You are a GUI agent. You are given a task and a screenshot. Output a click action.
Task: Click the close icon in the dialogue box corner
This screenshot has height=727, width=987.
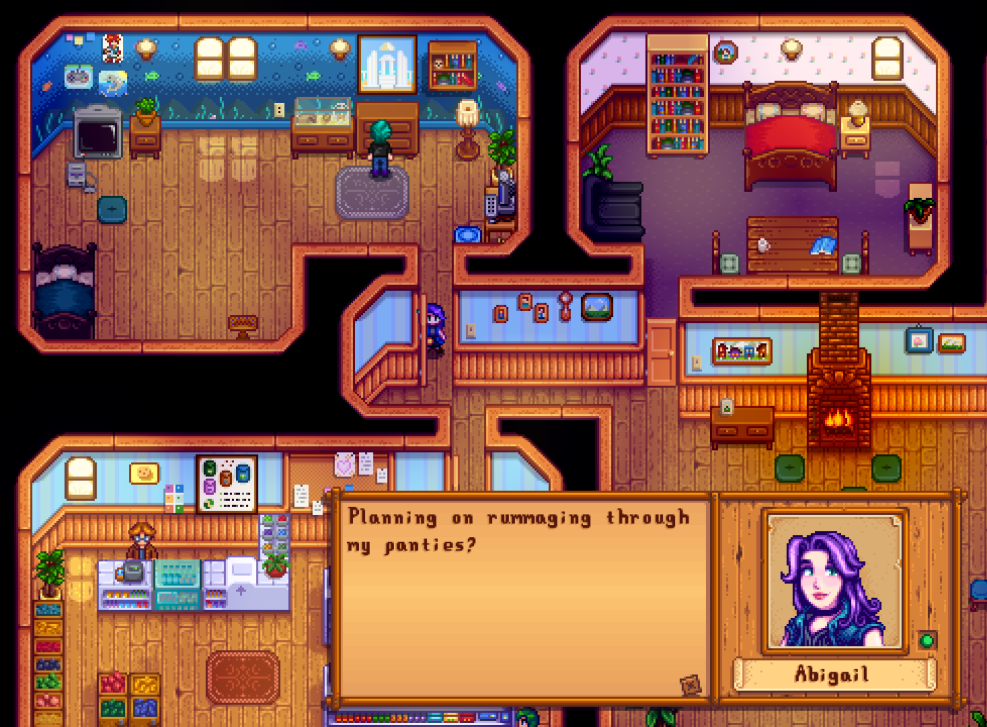[691, 685]
